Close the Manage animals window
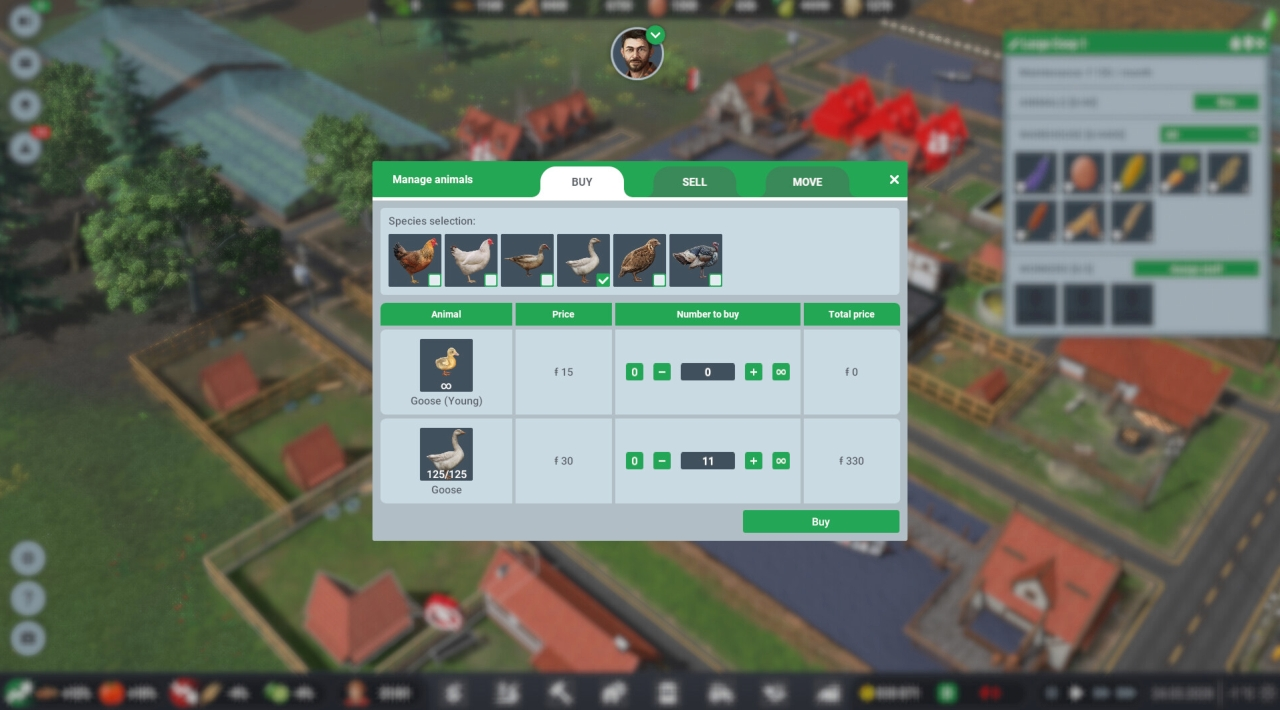Screen dimensions: 1280x710 [x=894, y=180]
